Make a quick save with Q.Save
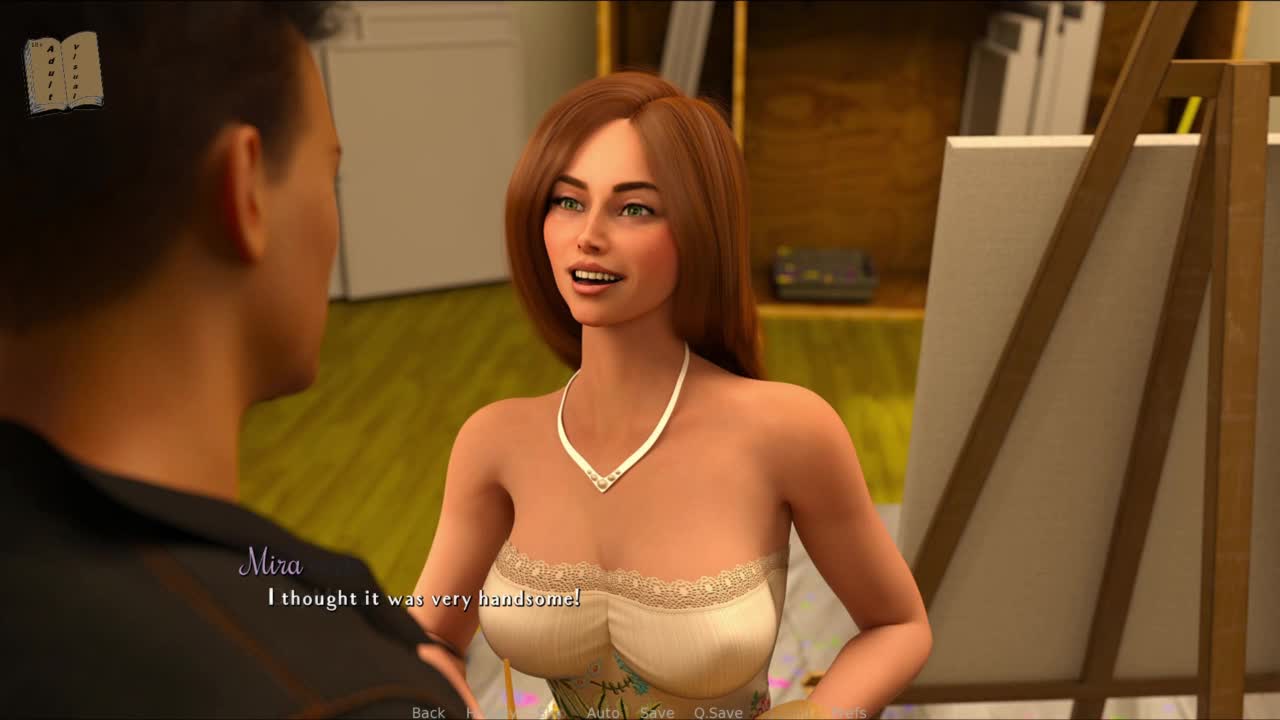 [x=718, y=712]
